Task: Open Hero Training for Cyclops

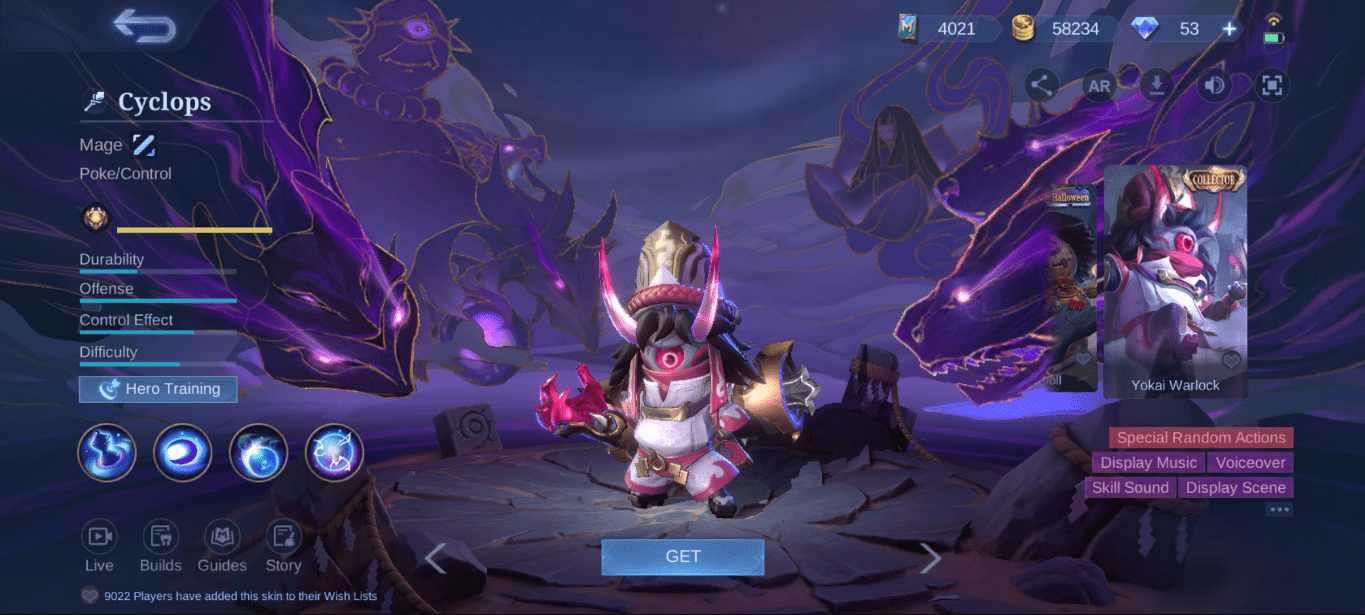Action: (158, 389)
